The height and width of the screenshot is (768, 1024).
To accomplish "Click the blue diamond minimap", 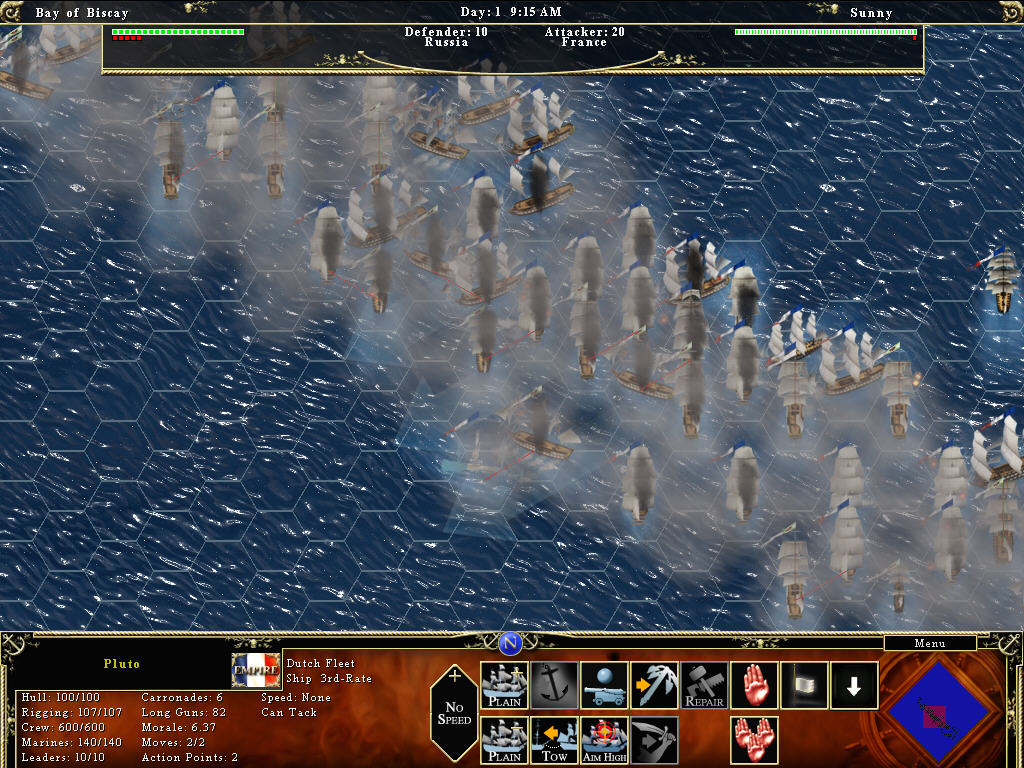I will pyautogui.click(x=938, y=712).
